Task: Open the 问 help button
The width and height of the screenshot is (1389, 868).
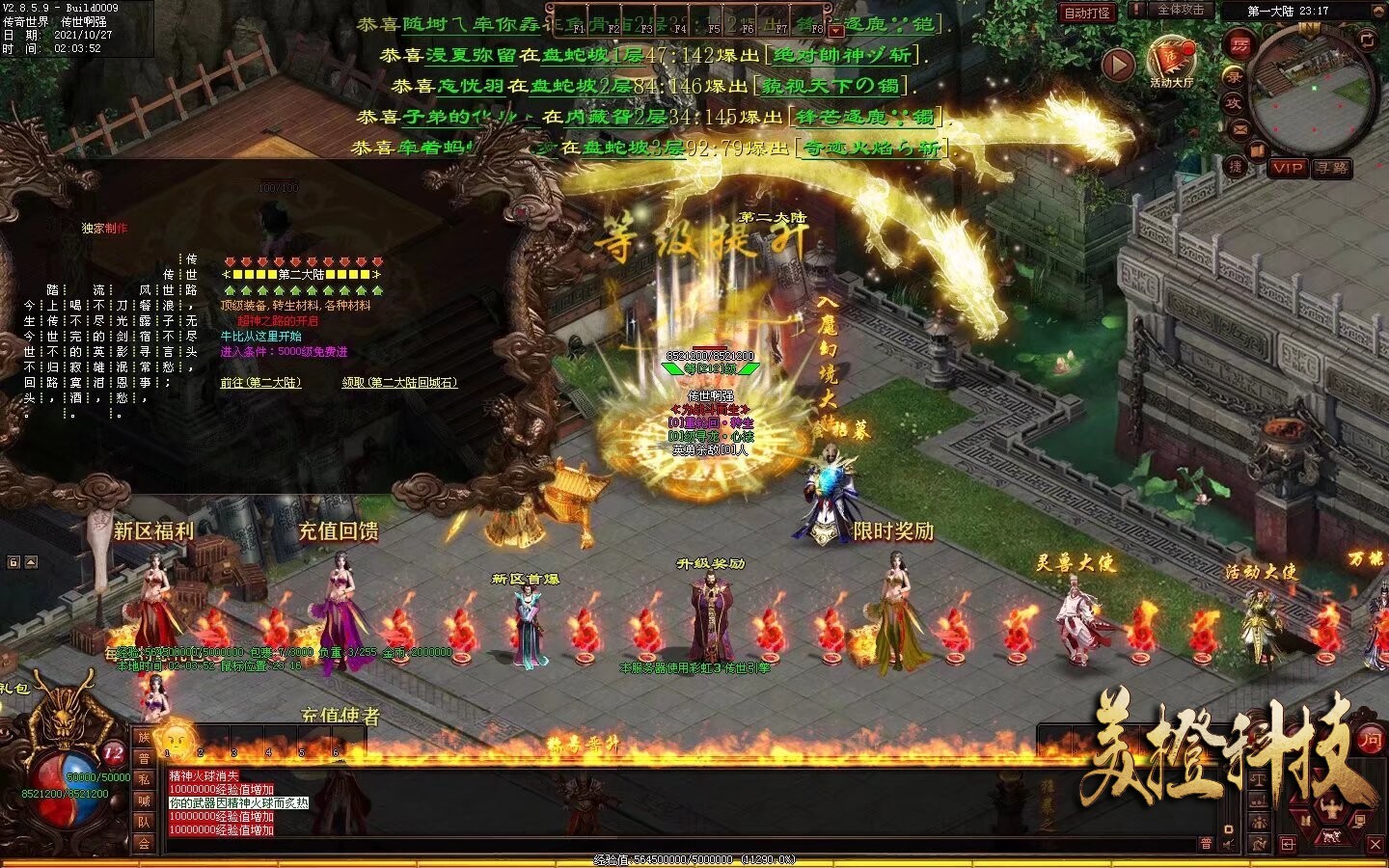Action: tap(1370, 740)
